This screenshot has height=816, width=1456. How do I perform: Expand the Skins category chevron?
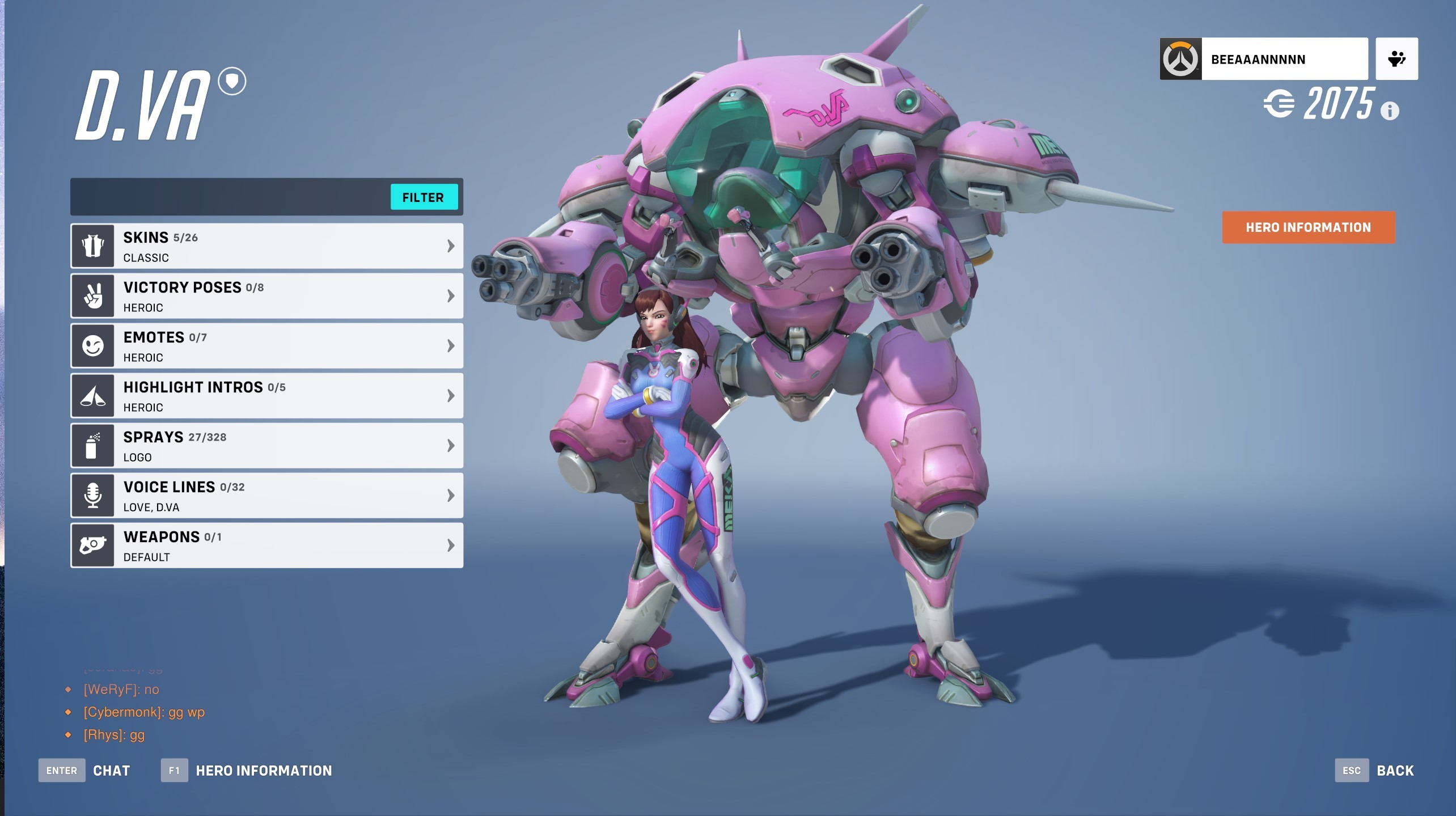450,245
